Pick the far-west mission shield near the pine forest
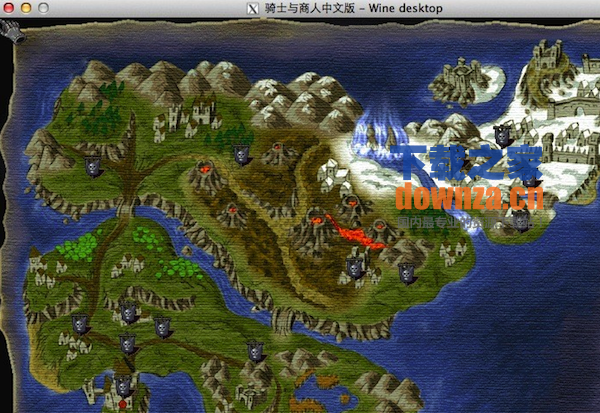Screen dimensions: 600x413 [x=92, y=167]
